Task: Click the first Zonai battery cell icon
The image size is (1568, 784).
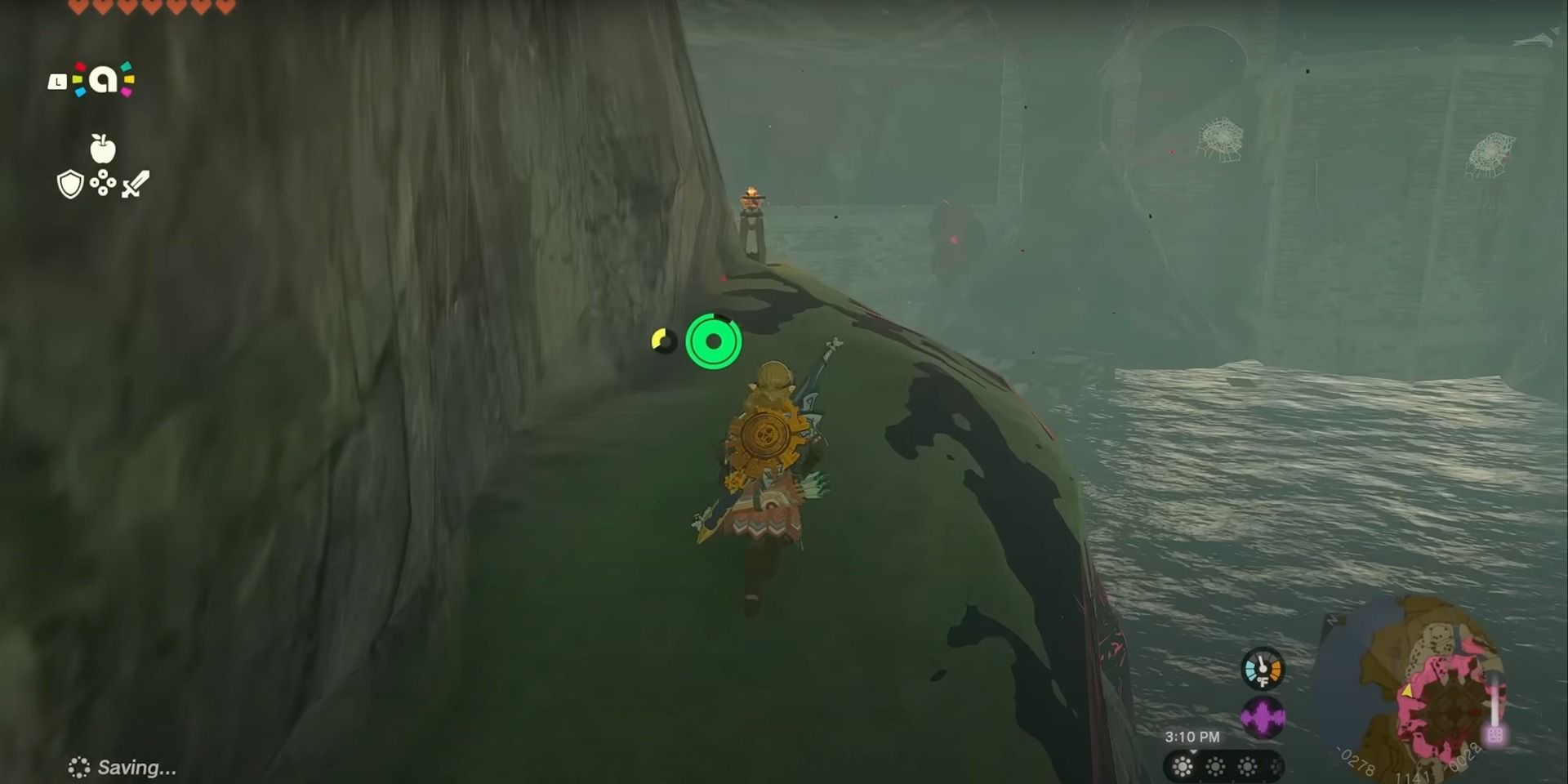Action: (x=1183, y=767)
